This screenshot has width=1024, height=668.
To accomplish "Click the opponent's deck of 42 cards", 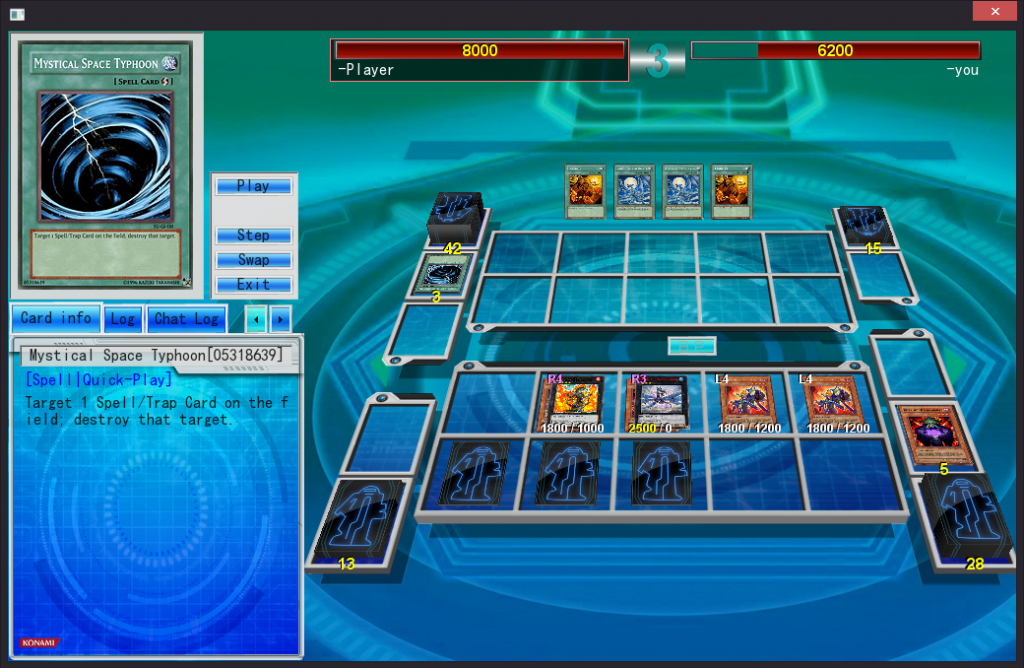I will [x=455, y=216].
